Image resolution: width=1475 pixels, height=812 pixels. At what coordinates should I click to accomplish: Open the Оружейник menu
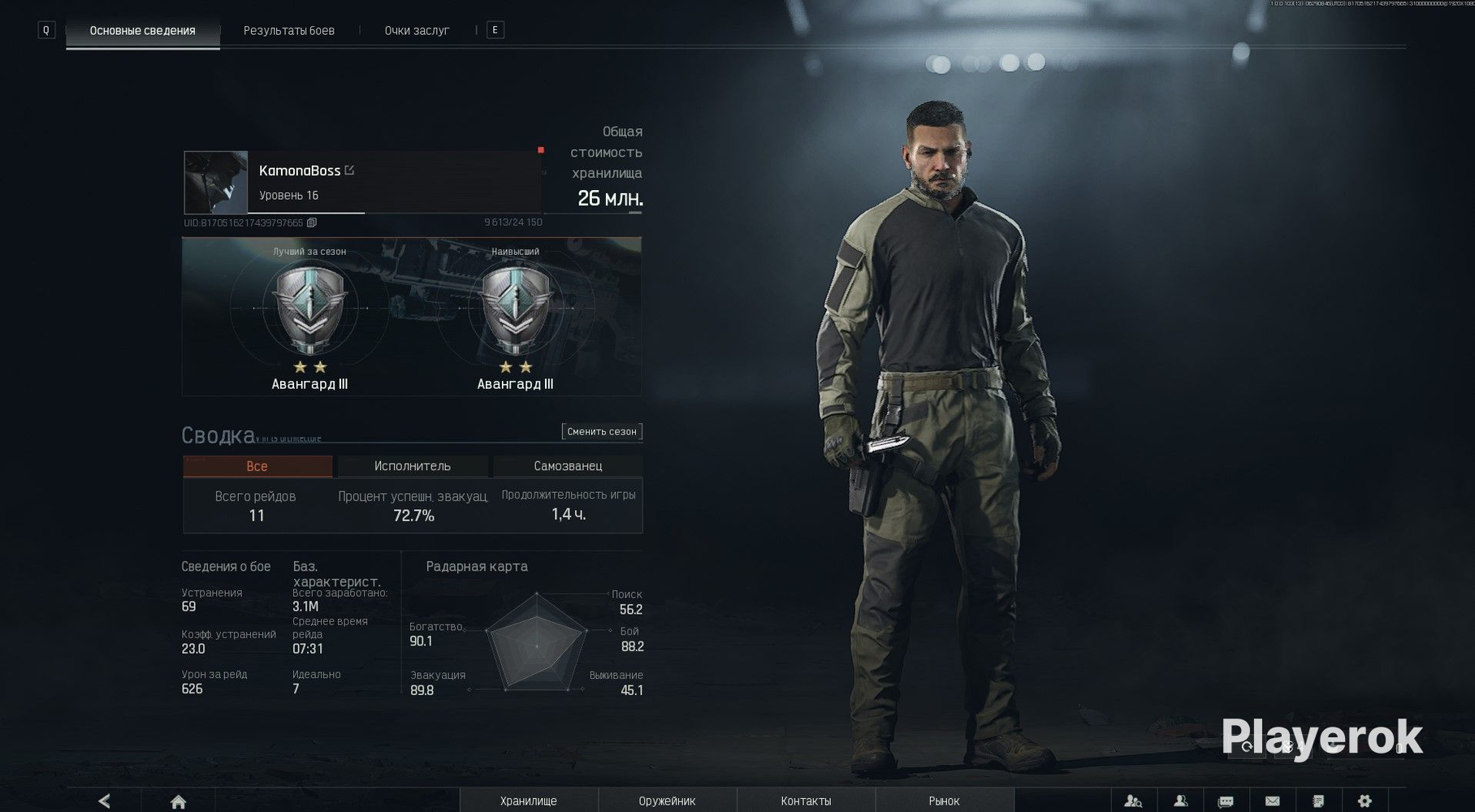pos(667,801)
